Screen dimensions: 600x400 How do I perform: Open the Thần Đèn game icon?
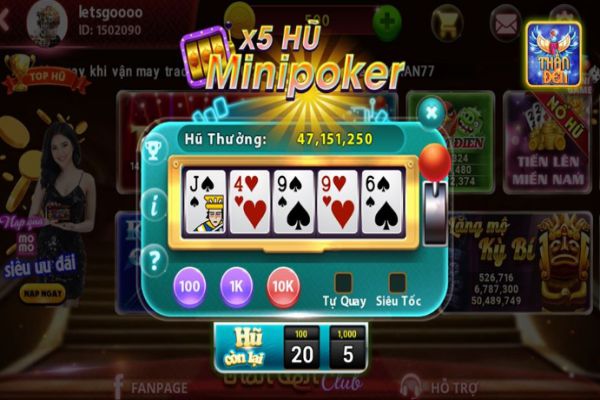553,50
